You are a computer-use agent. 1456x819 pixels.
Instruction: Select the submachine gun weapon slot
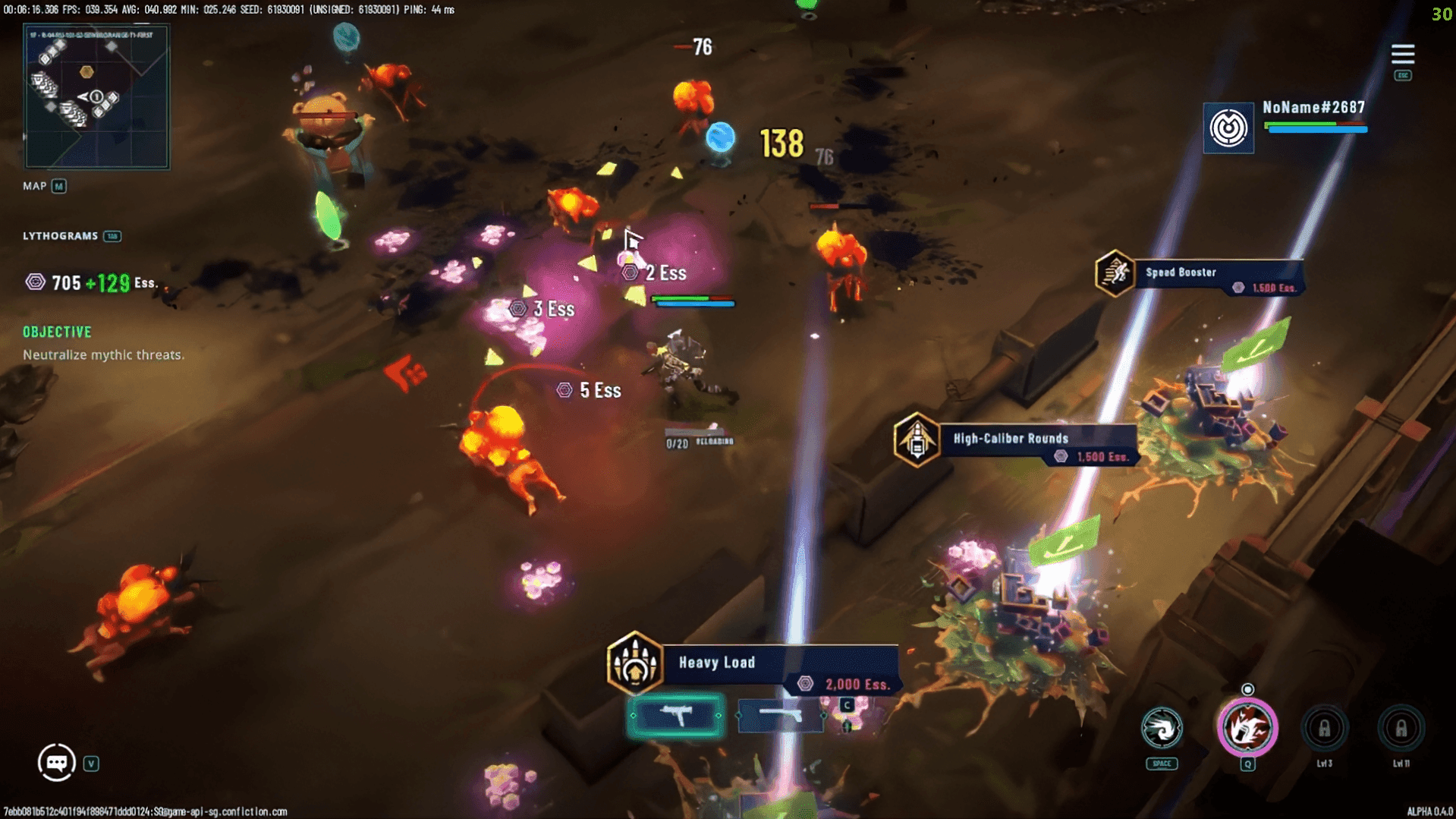pos(675,715)
